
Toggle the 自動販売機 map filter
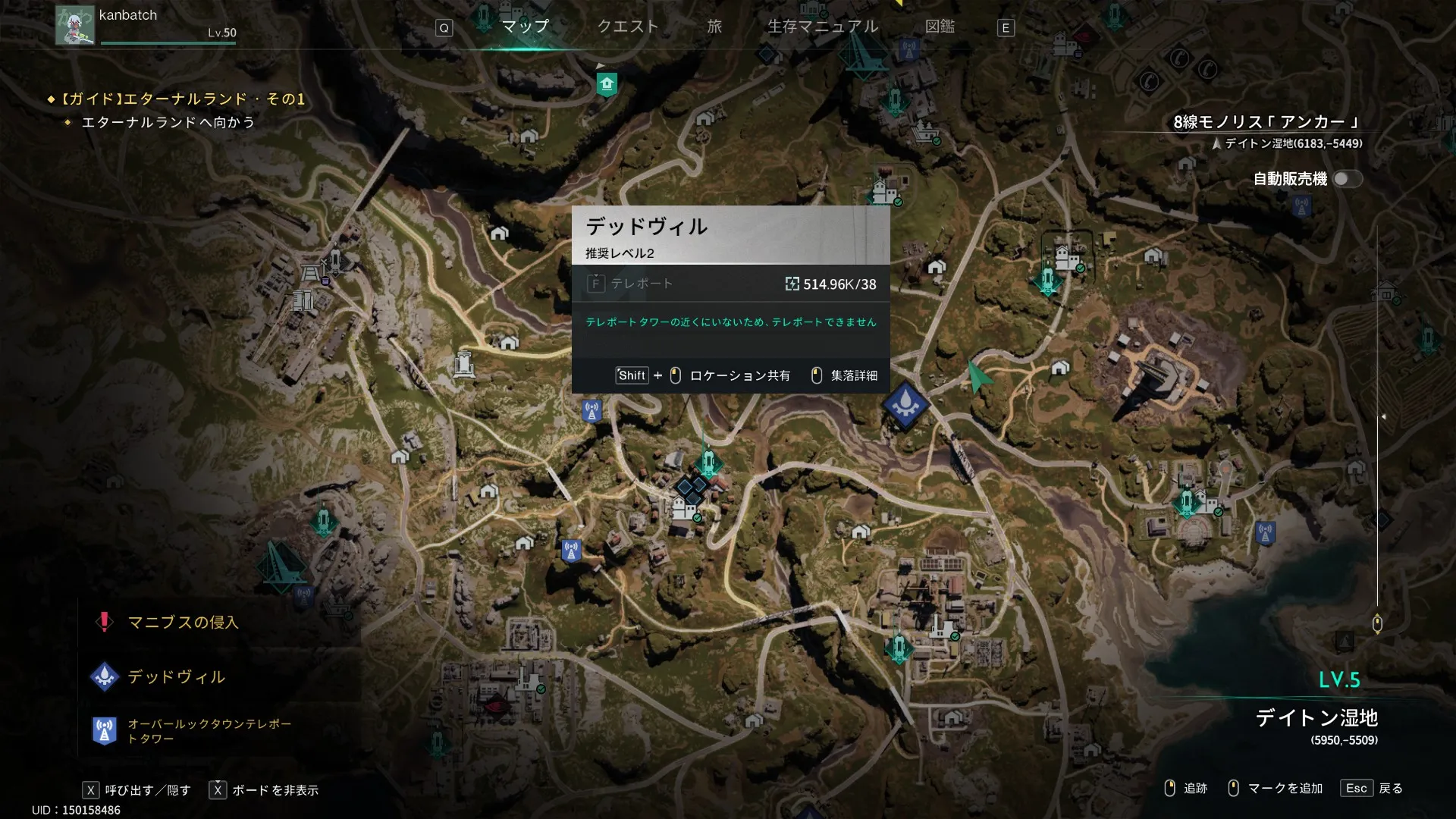pos(1347,179)
